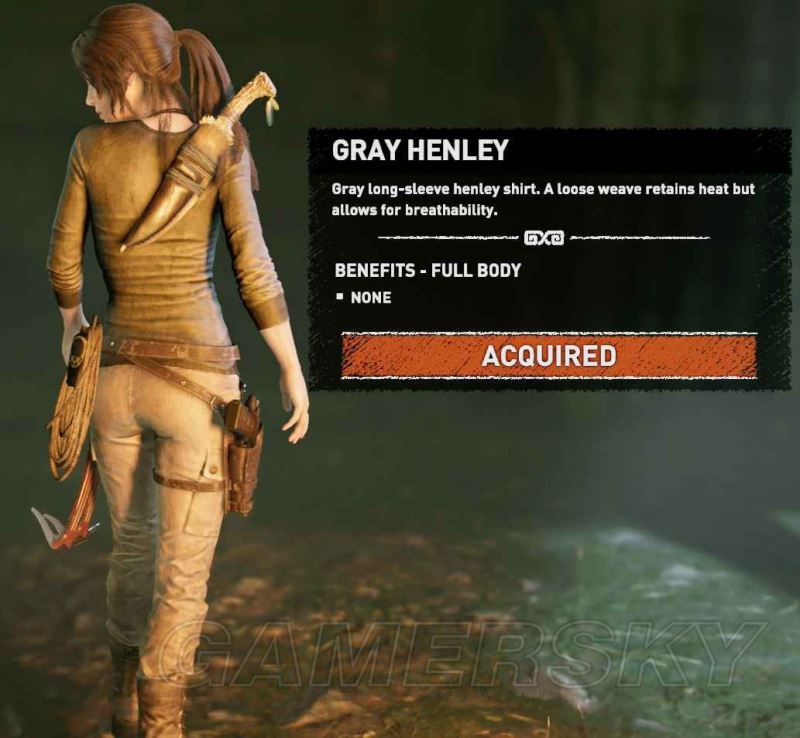Click the orange ACQUIRED button
800x738 pixels.
(x=548, y=356)
